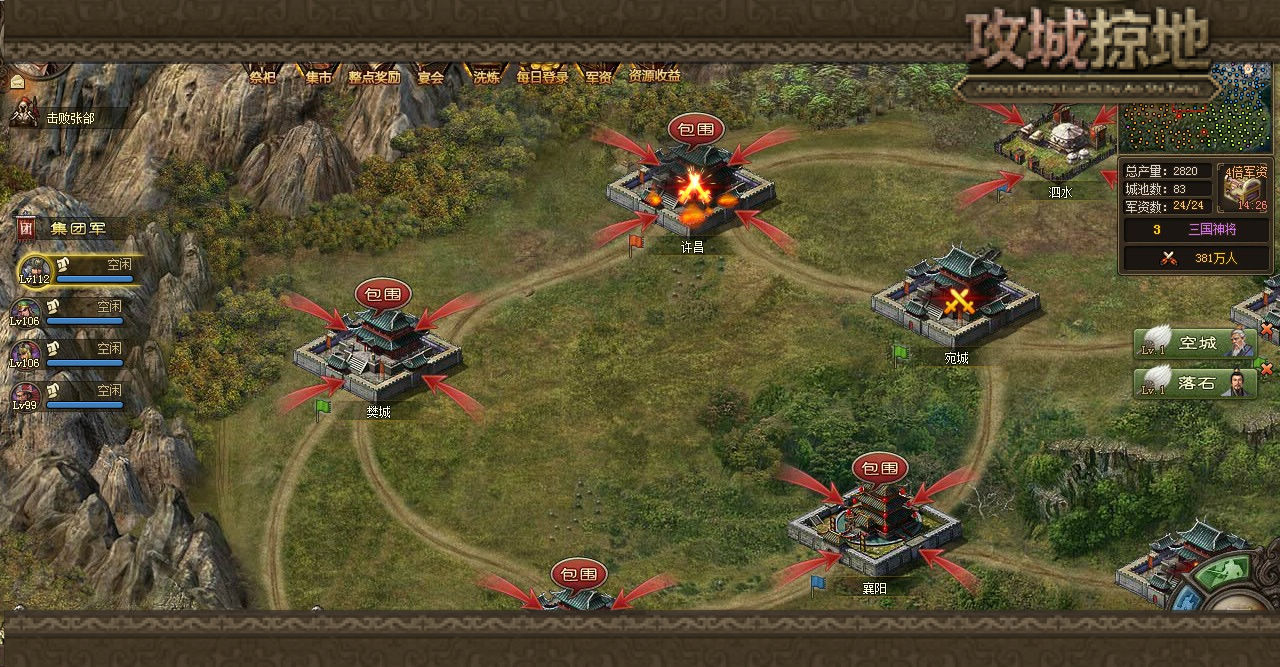Select the Lv112 general portrait

pyautogui.click(x=33, y=269)
